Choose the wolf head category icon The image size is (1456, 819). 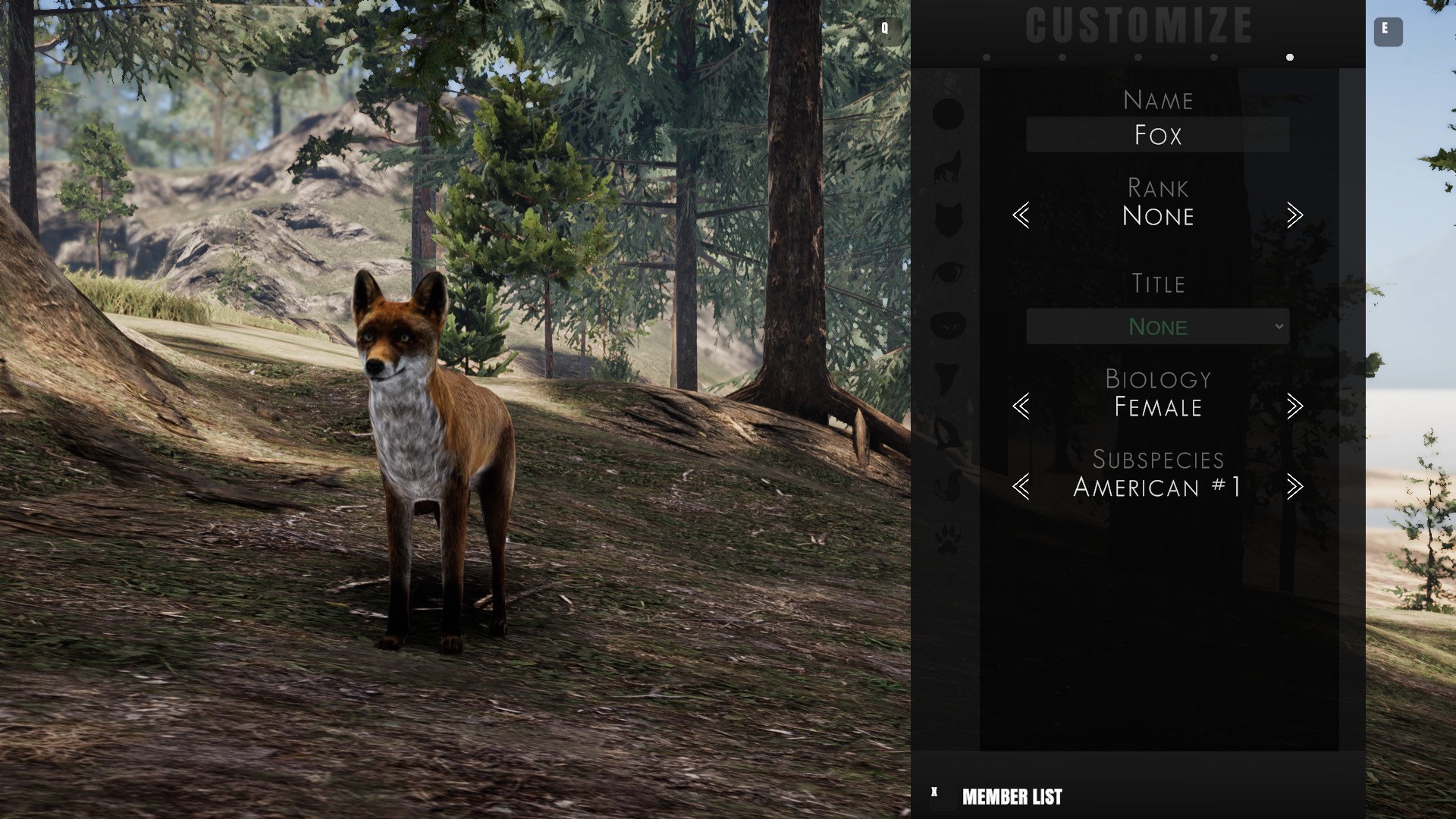point(948,220)
